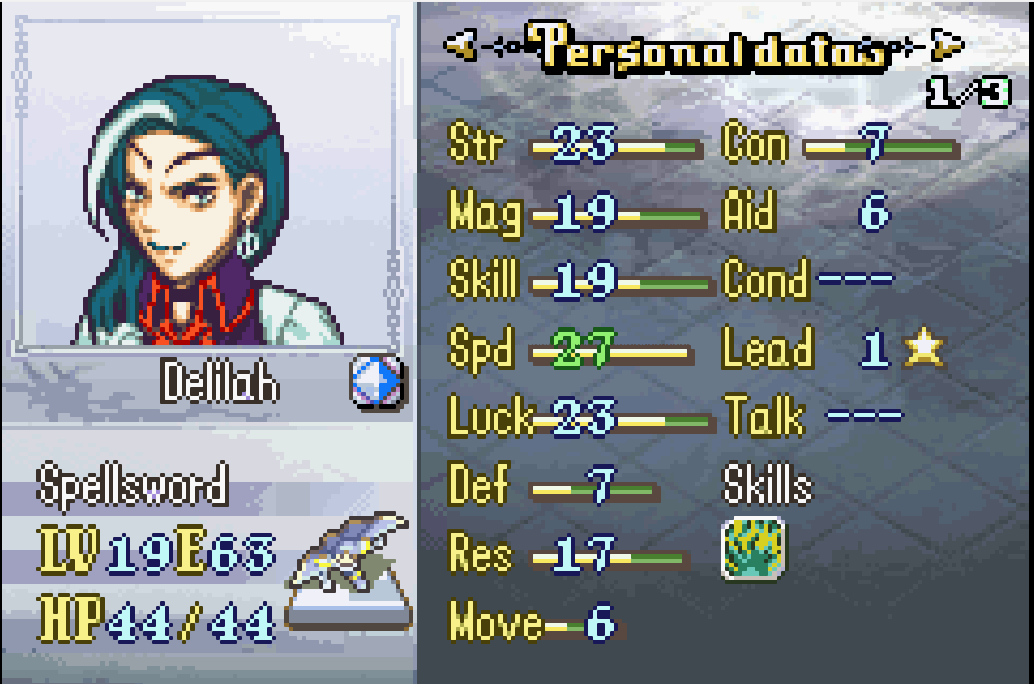Click the left arrow beside Personal Data
The image size is (1034, 684).
(461, 45)
